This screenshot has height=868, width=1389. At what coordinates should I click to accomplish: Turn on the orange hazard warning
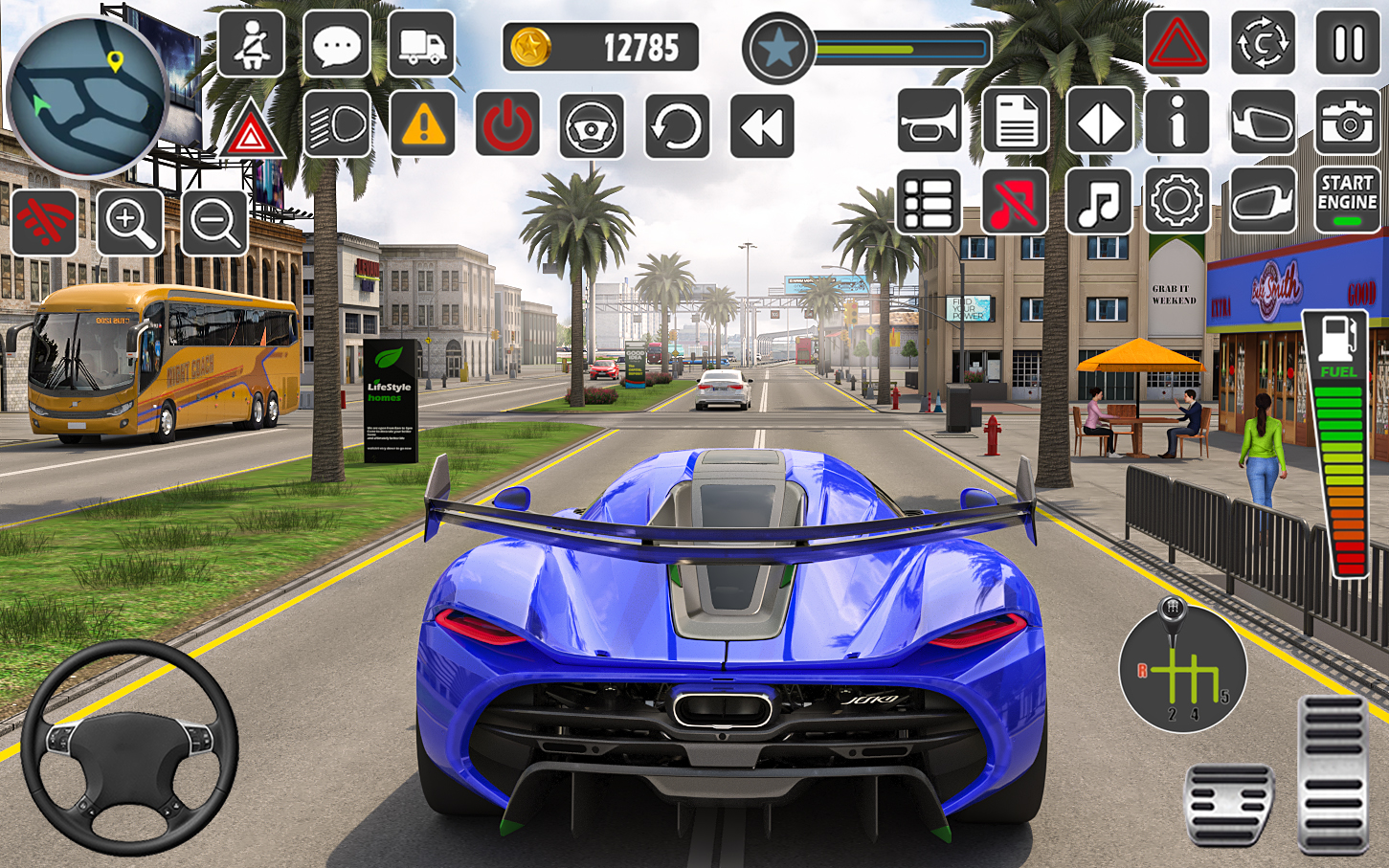[422, 124]
